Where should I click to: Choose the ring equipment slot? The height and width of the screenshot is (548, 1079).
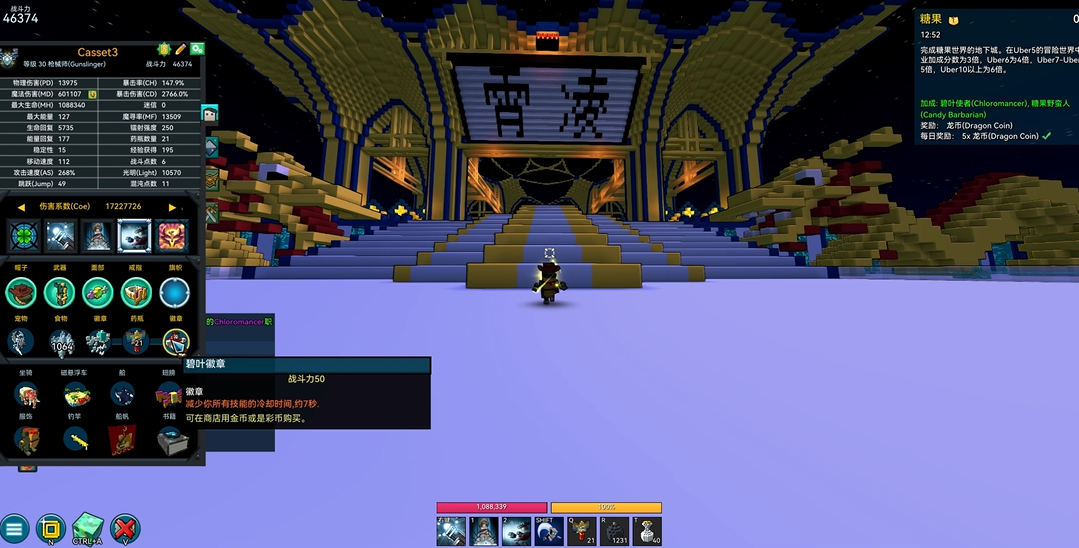click(x=136, y=292)
